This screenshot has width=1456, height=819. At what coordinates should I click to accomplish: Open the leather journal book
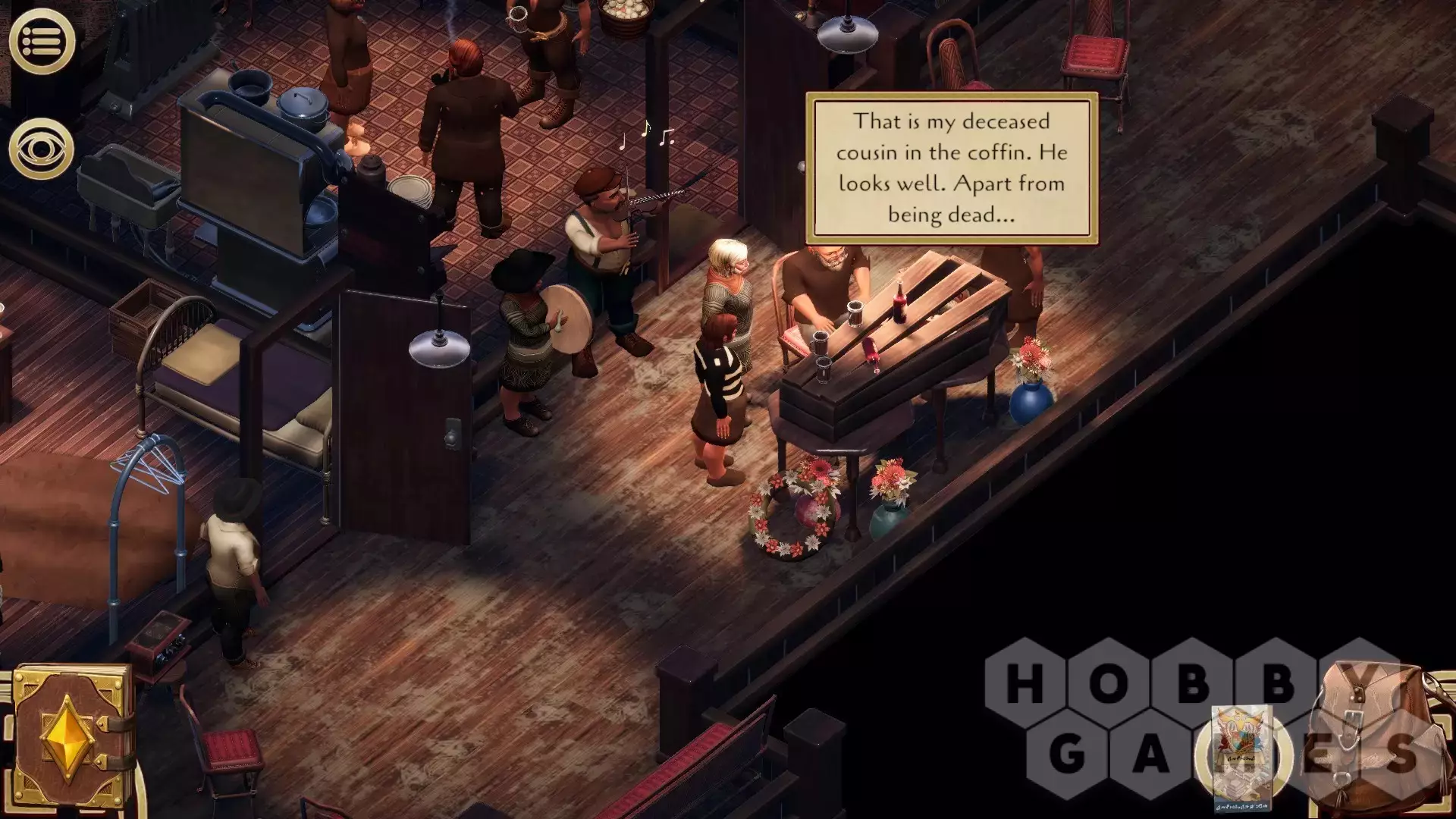(x=72, y=736)
